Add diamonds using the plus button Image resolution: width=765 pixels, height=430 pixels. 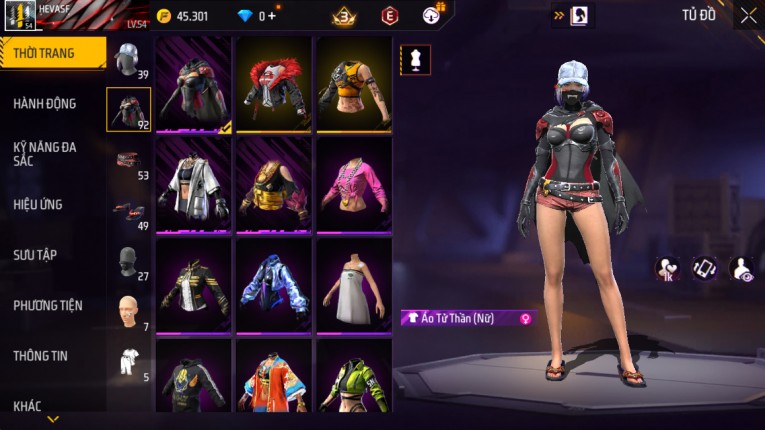(273, 16)
